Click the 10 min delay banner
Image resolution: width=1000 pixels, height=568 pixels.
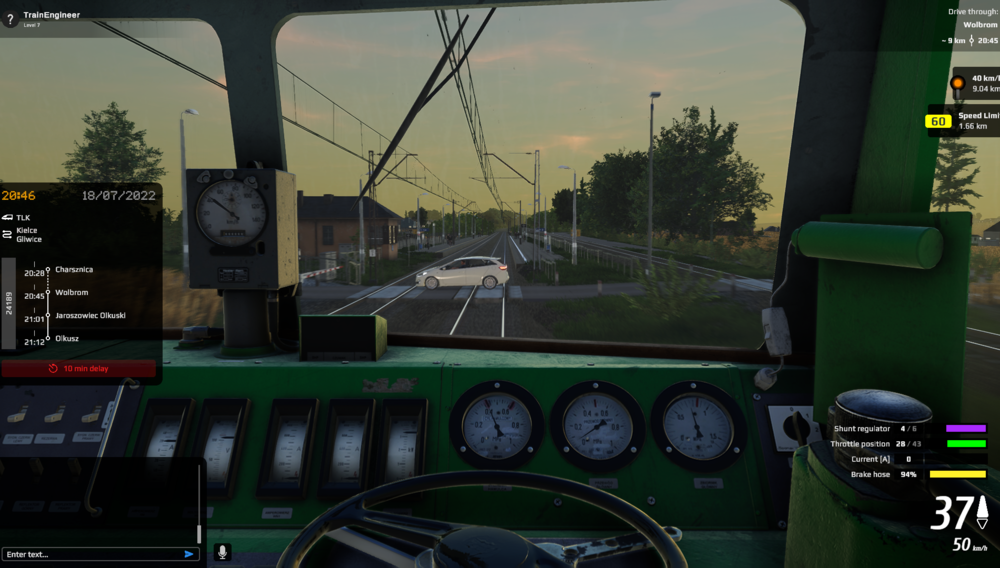pyautogui.click(x=79, y=369)
